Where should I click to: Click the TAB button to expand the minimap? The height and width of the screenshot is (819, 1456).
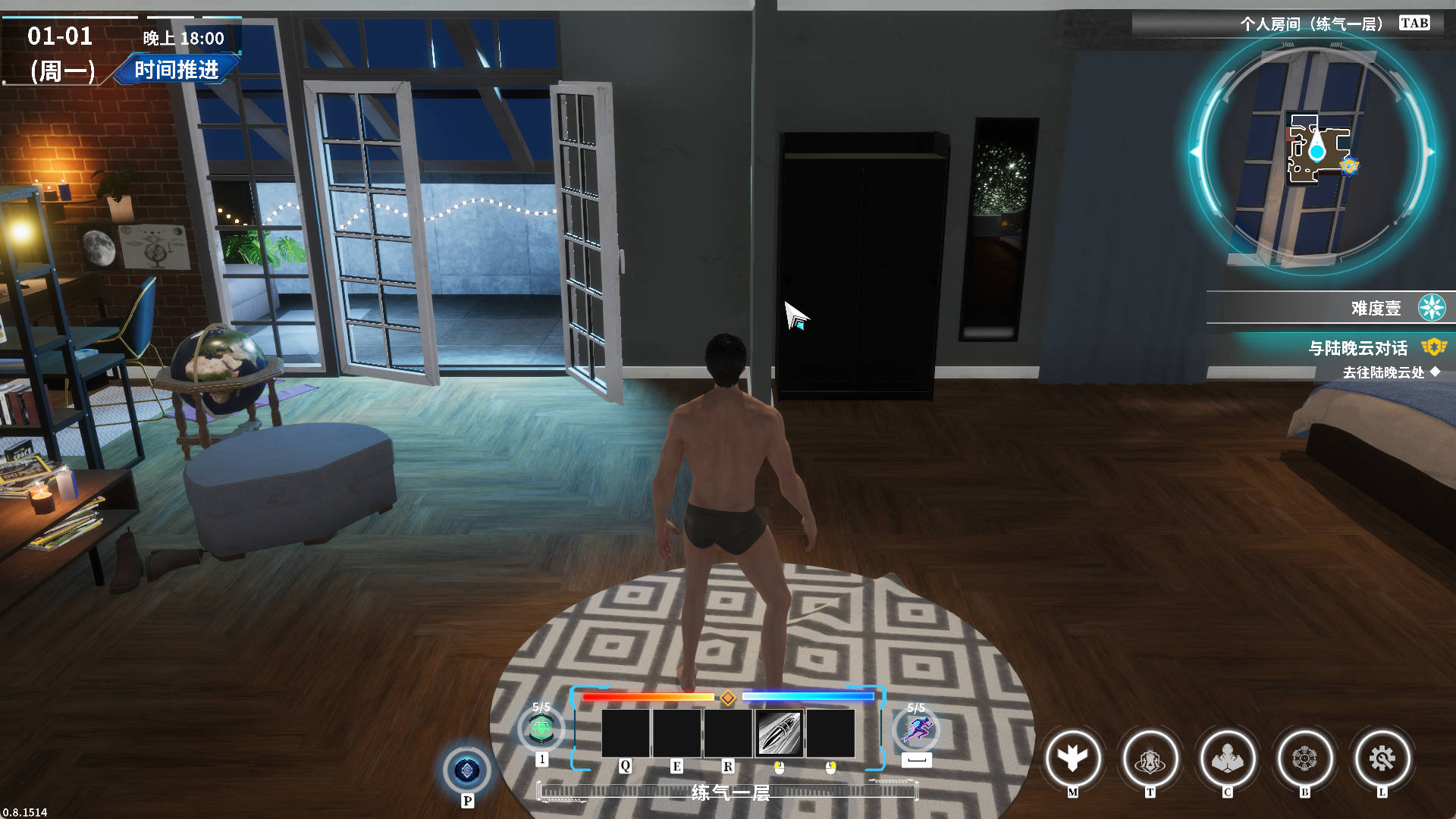(1414, 23)
